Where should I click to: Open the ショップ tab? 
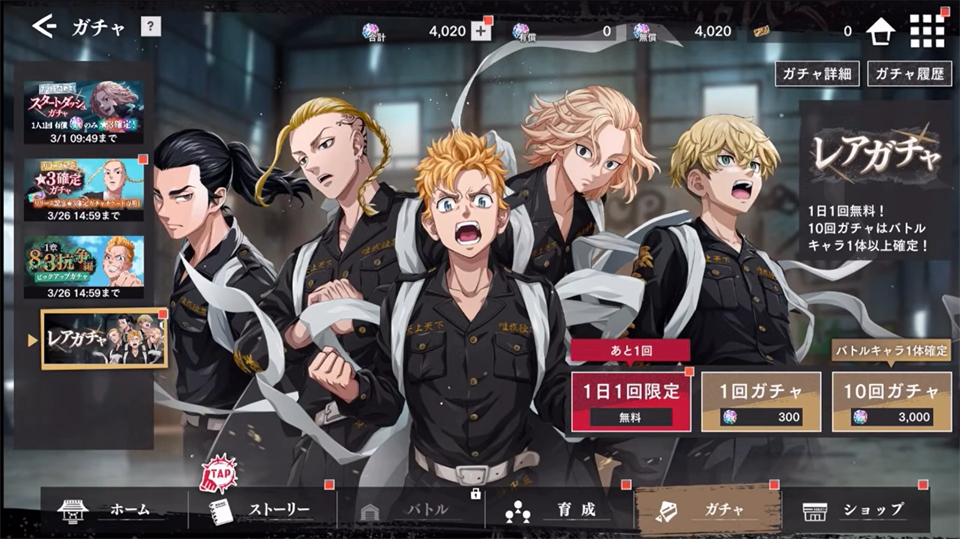(x=856, y=511)
